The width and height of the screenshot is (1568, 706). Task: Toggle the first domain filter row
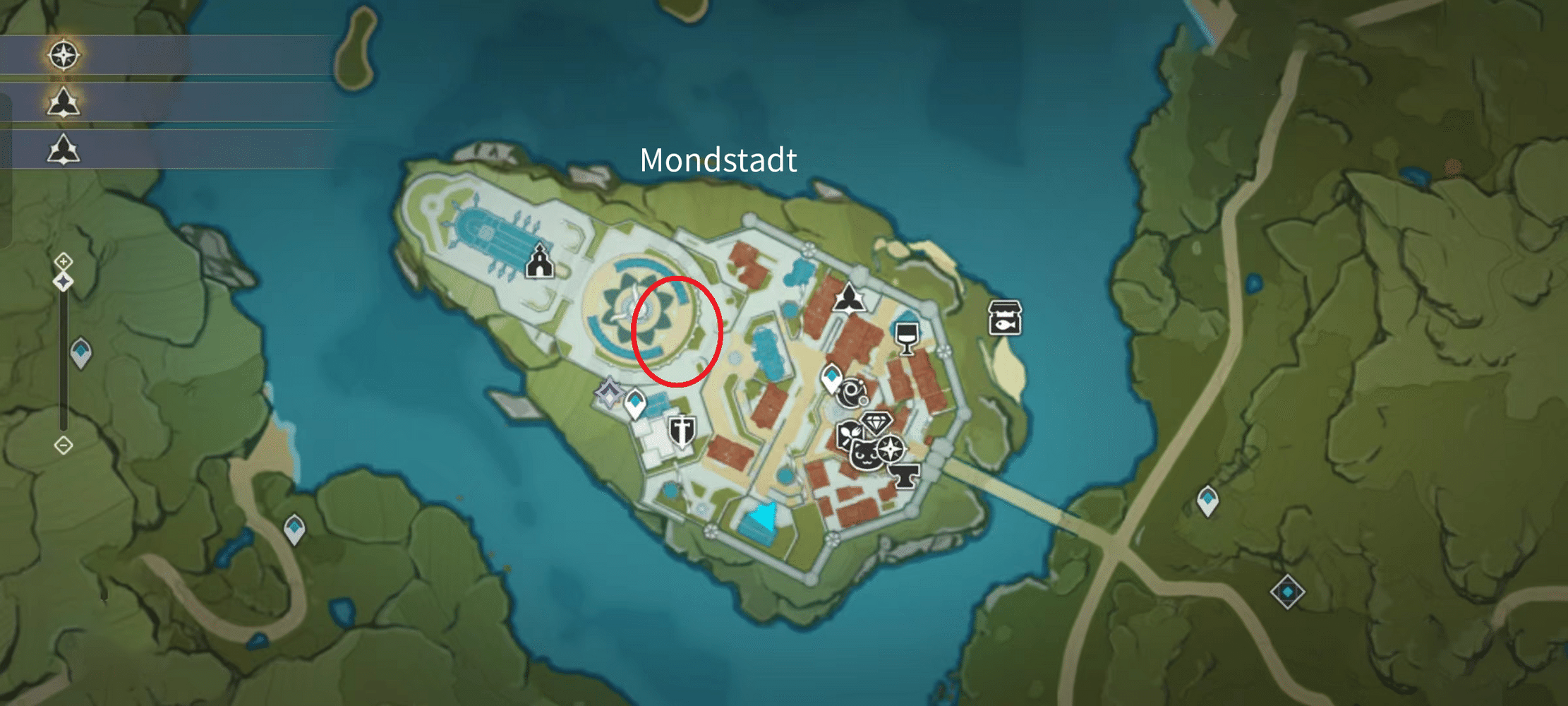[x=64, y=101]
